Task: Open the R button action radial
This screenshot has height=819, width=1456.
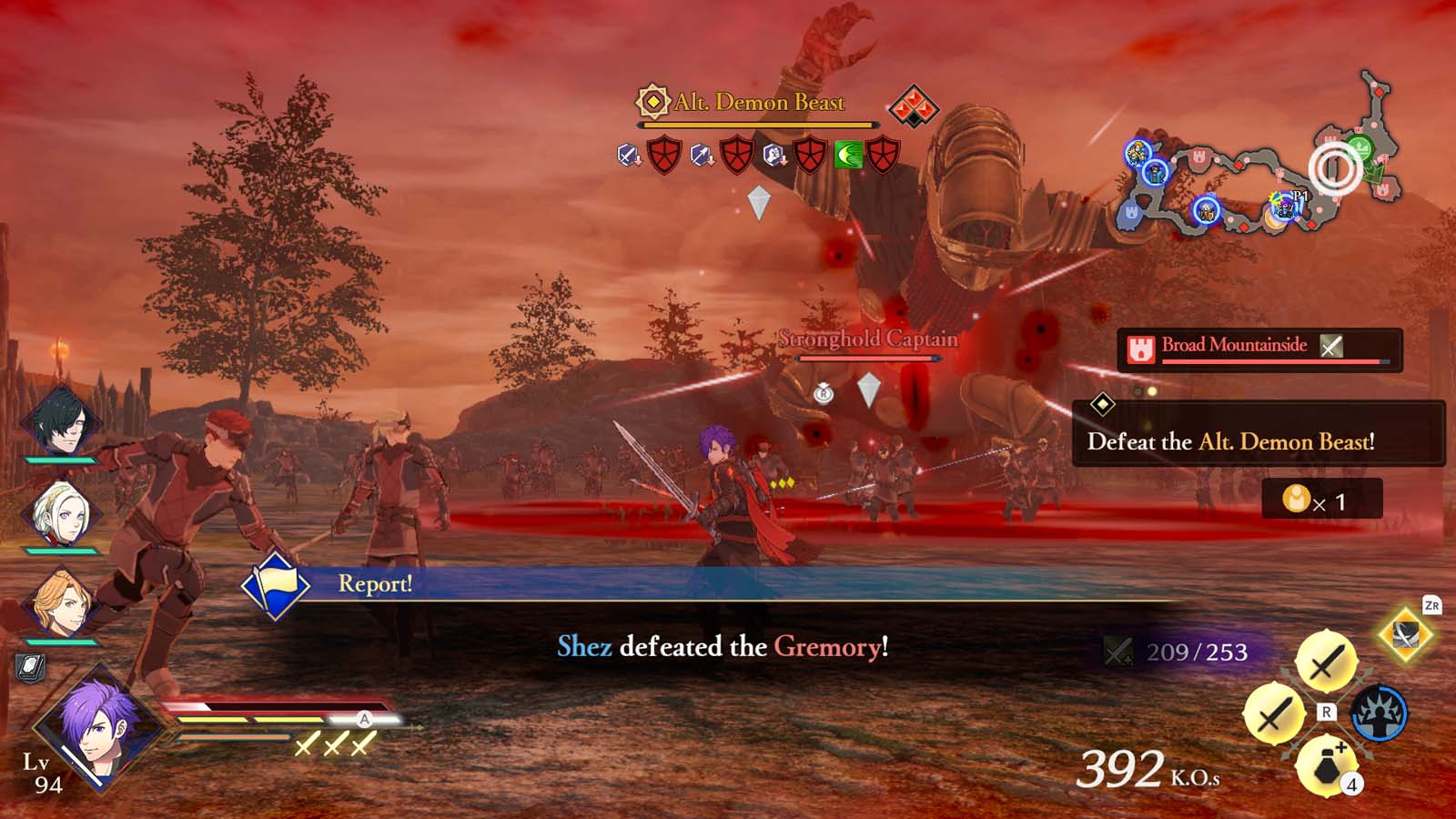Action: click(x=1326, y=713)
